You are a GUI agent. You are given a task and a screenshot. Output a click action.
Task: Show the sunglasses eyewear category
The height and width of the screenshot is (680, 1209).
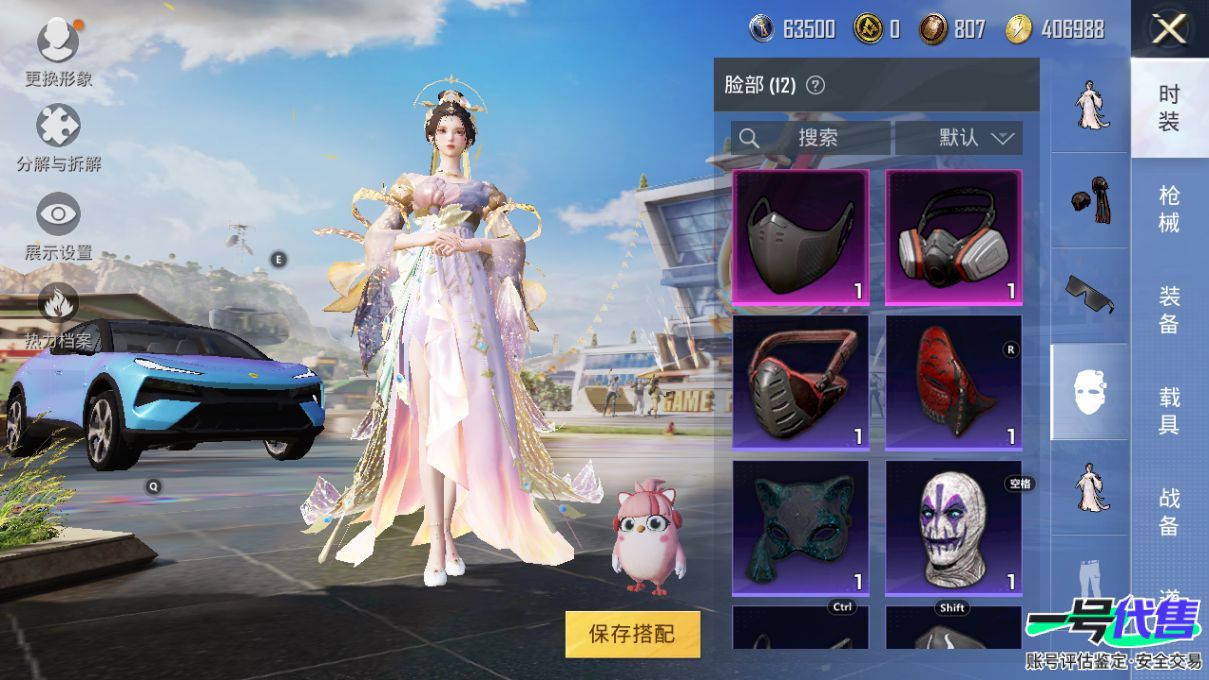(1089, 295)
